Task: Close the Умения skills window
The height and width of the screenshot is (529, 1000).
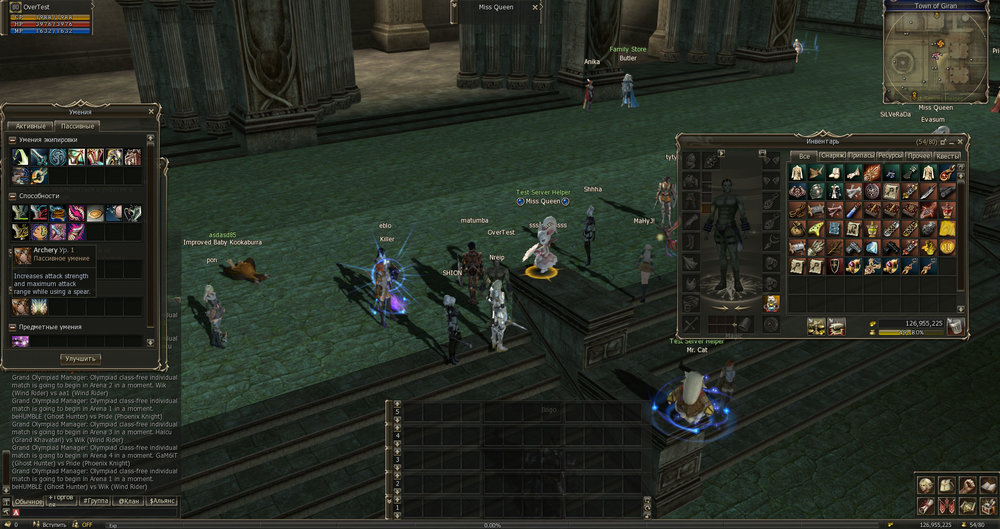Action: tap(152, 112)
